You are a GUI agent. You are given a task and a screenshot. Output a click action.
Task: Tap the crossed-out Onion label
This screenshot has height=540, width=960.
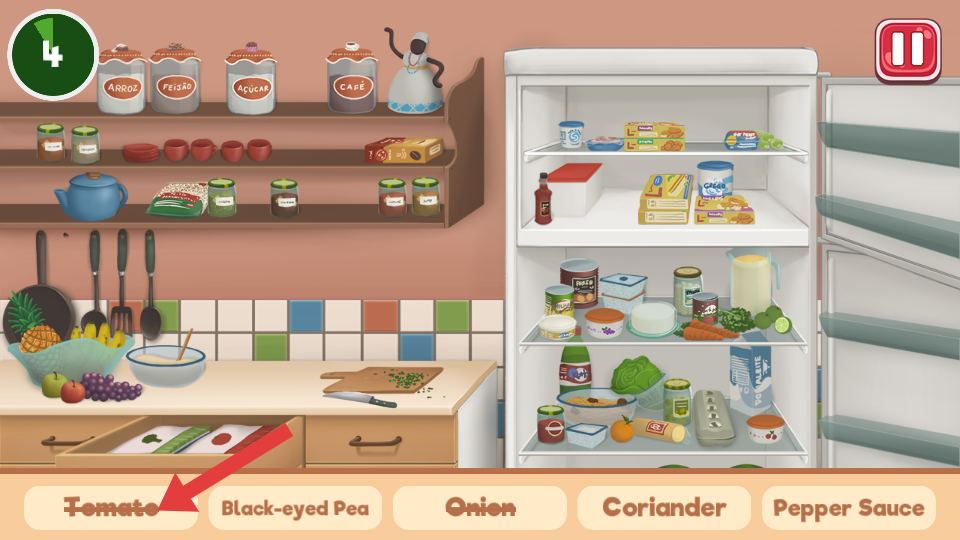point(479,508)
